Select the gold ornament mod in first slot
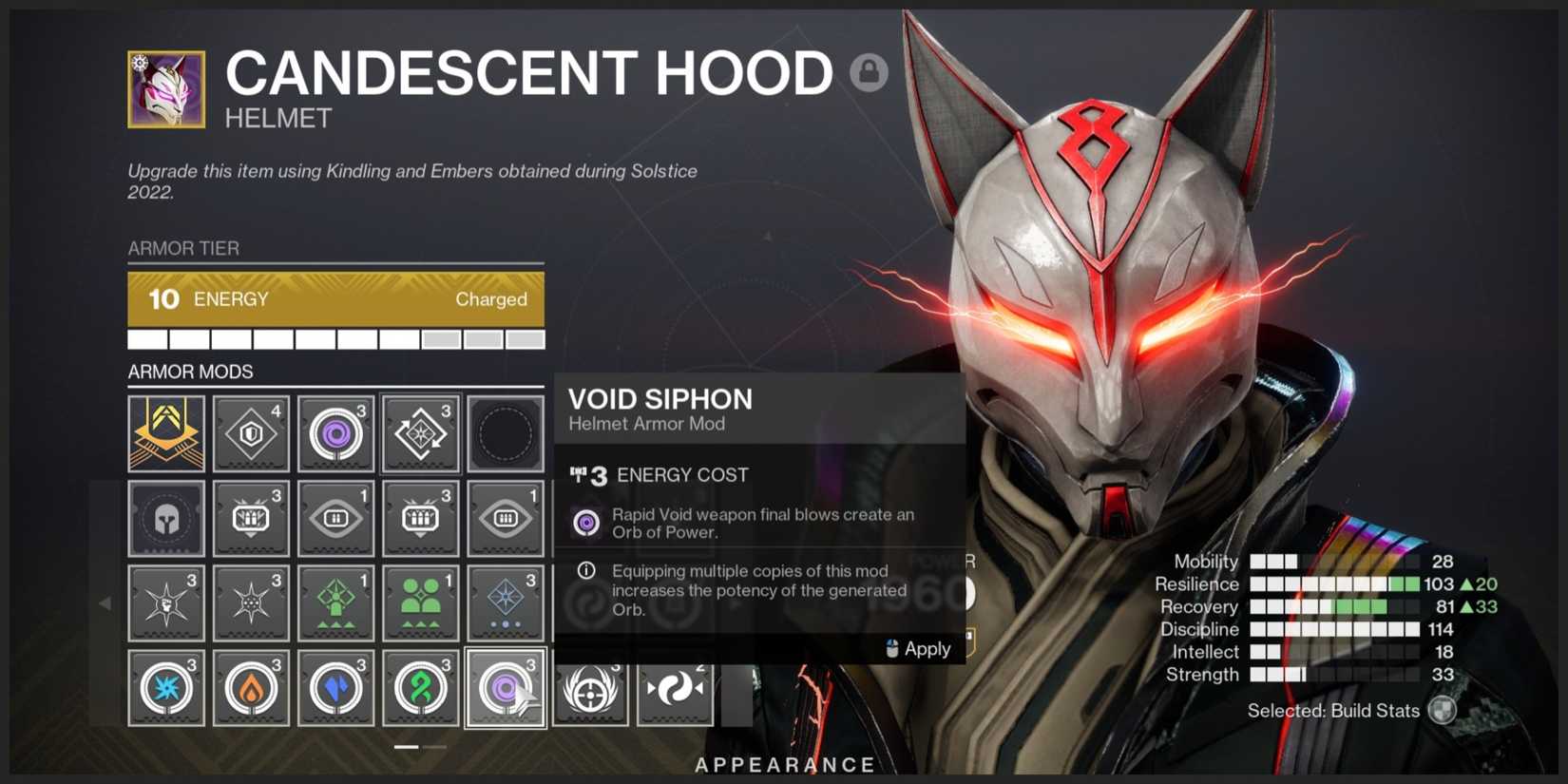 [x=166, y=434]
